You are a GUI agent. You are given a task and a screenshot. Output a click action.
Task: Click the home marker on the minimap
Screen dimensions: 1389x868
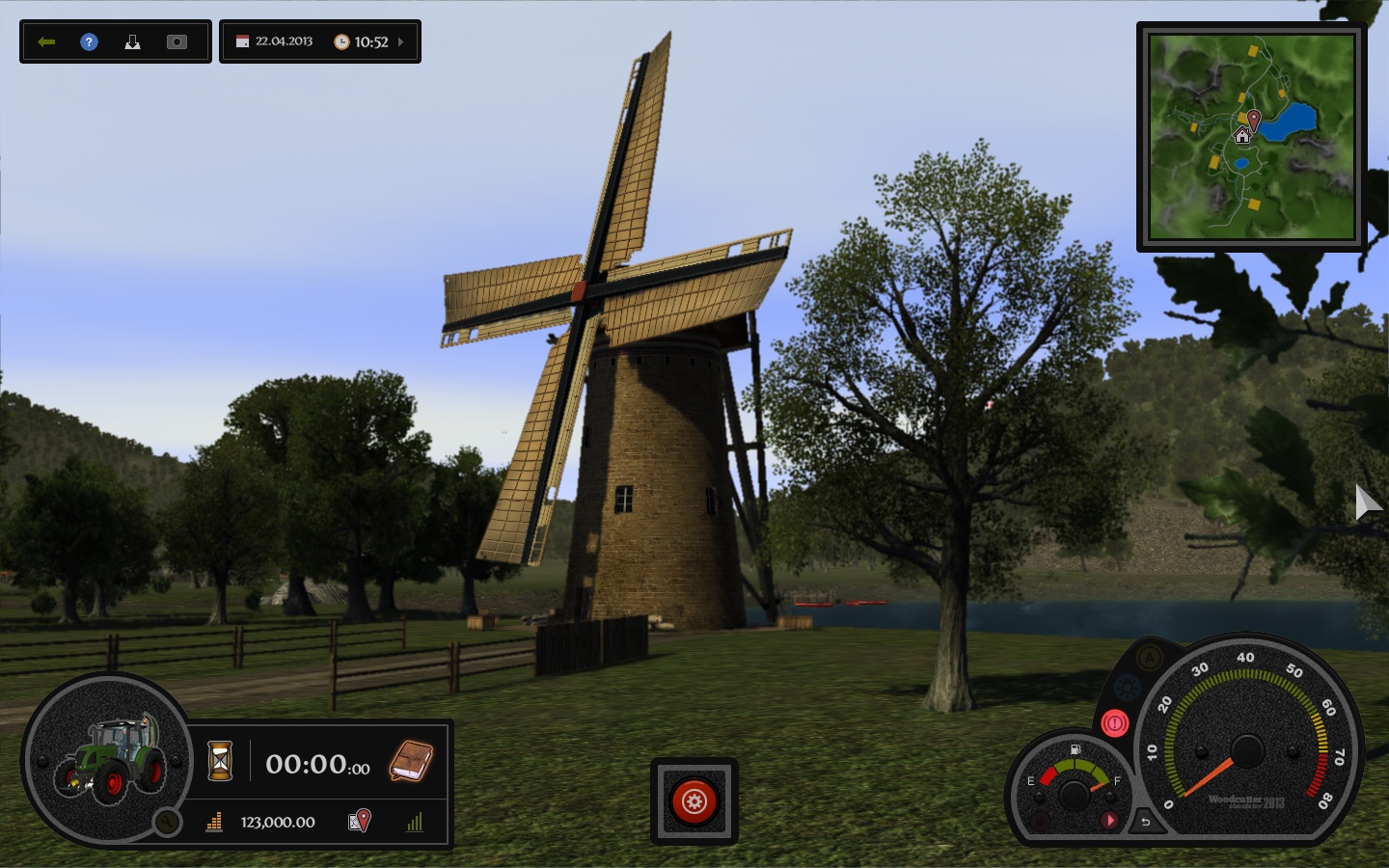(1243, 136)
